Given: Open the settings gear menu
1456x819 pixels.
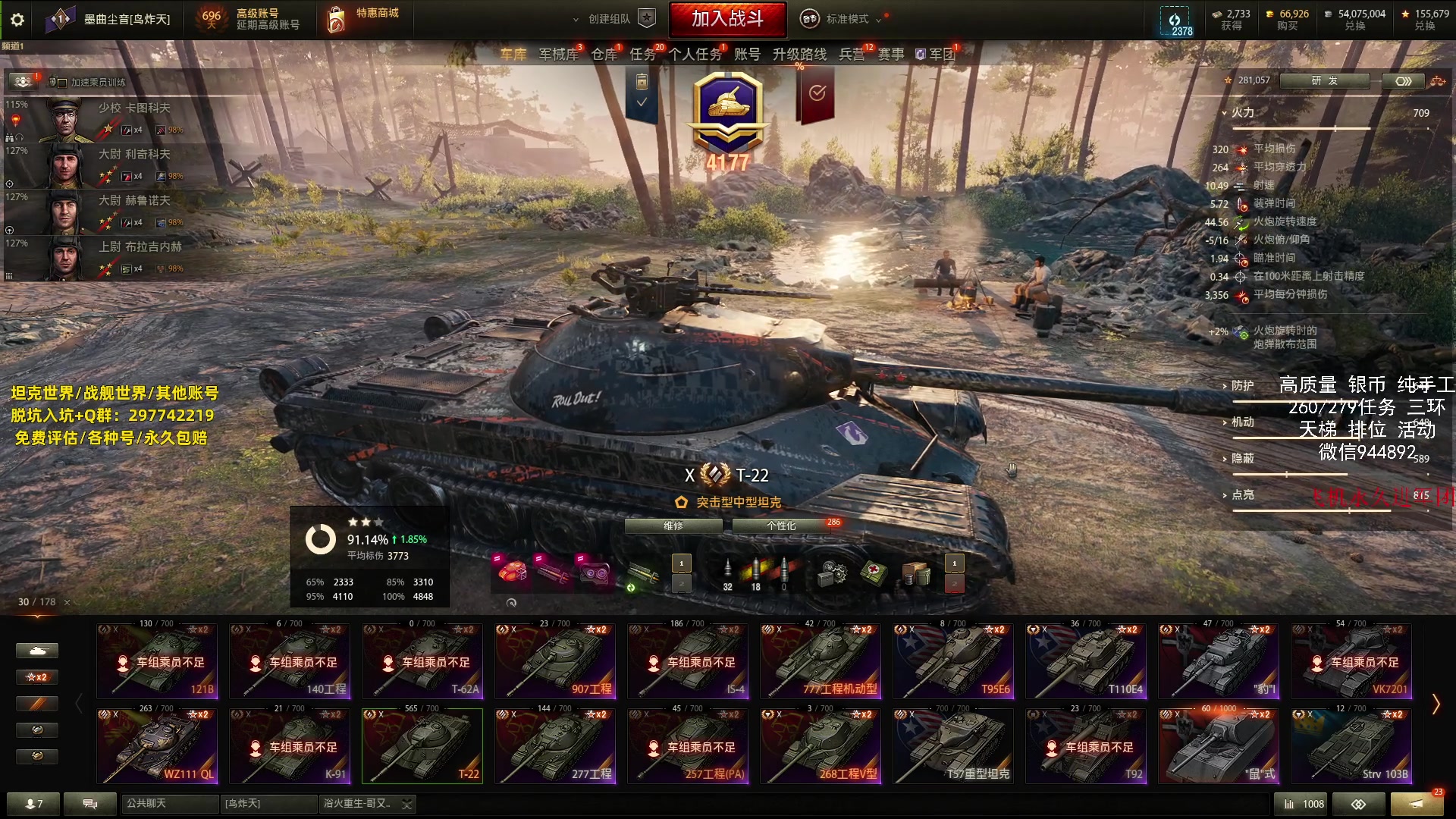Looking at the screenshot, I should pos(17,20).
